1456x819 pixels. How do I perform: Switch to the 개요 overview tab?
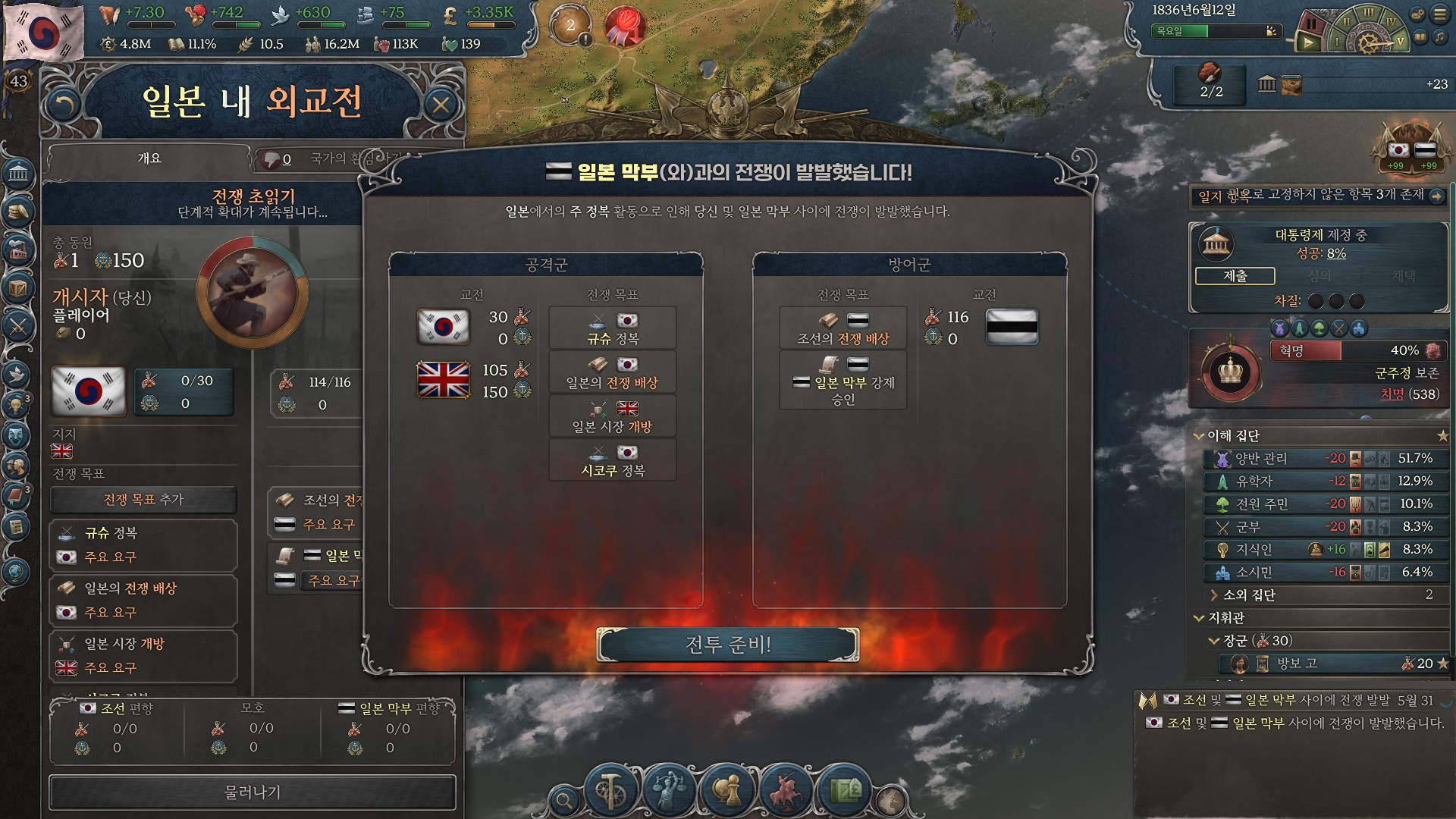[x=149, y=158]
